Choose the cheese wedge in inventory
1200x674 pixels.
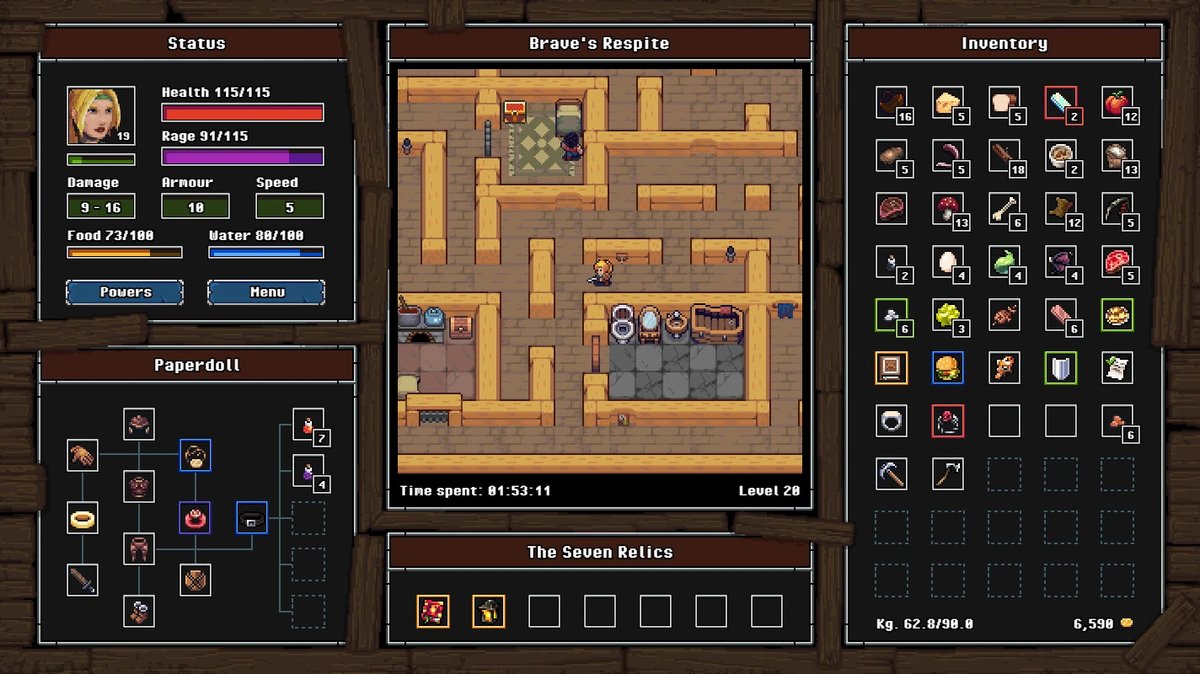[946, 102]
